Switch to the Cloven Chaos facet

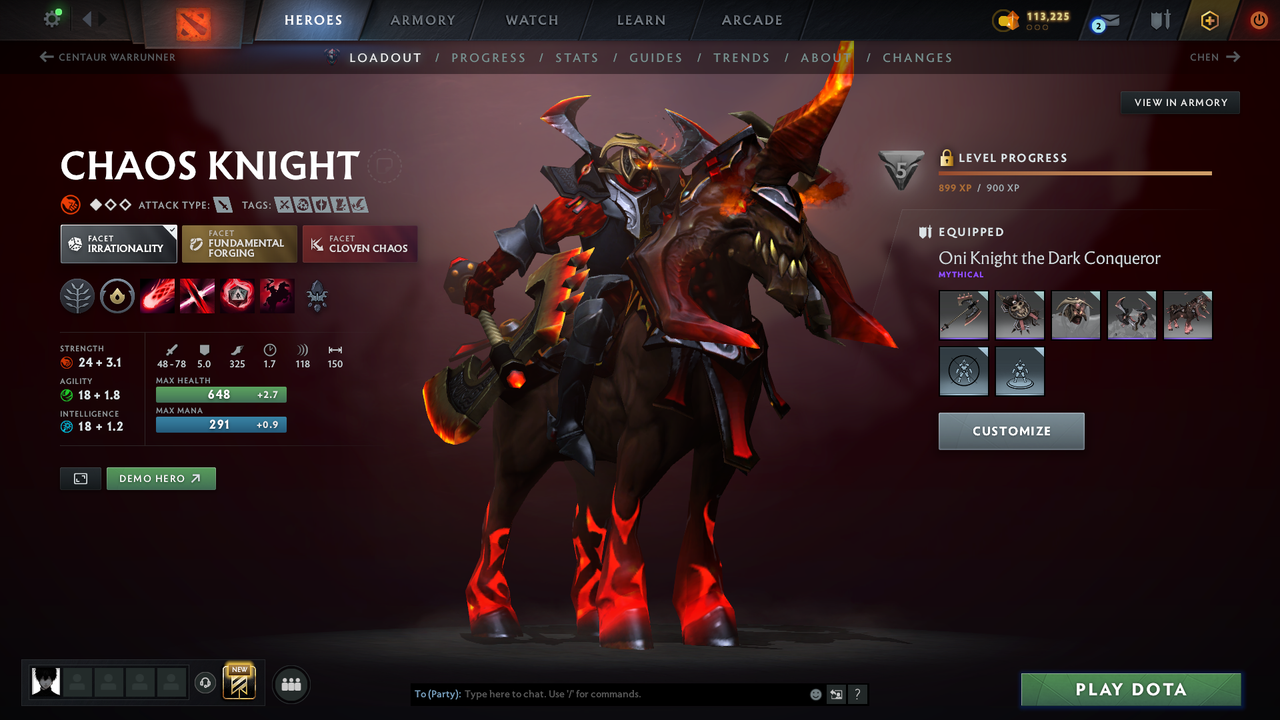[x=359, y=243]
